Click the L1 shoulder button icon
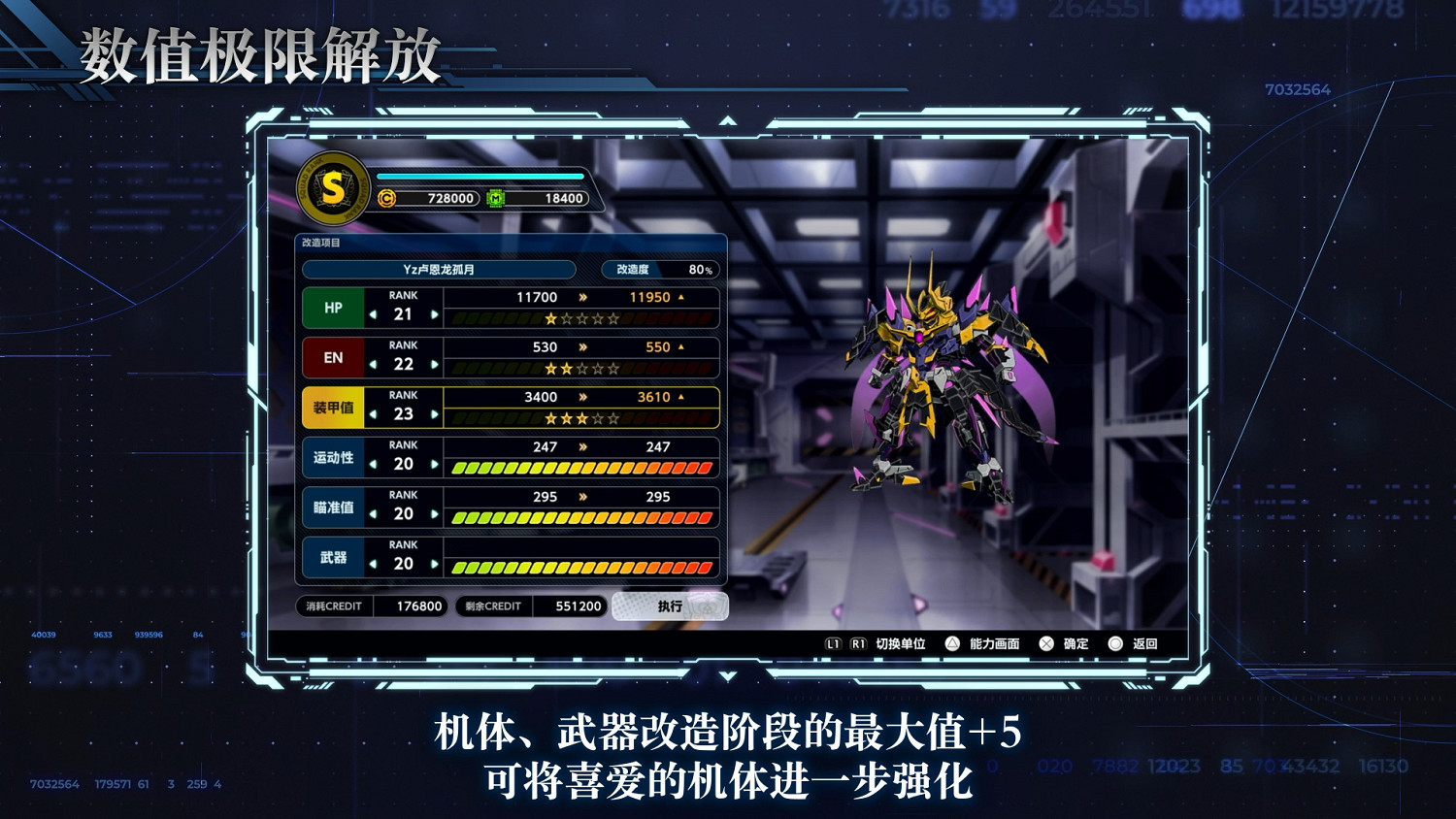1456x819 pixels. pos(833,642)
